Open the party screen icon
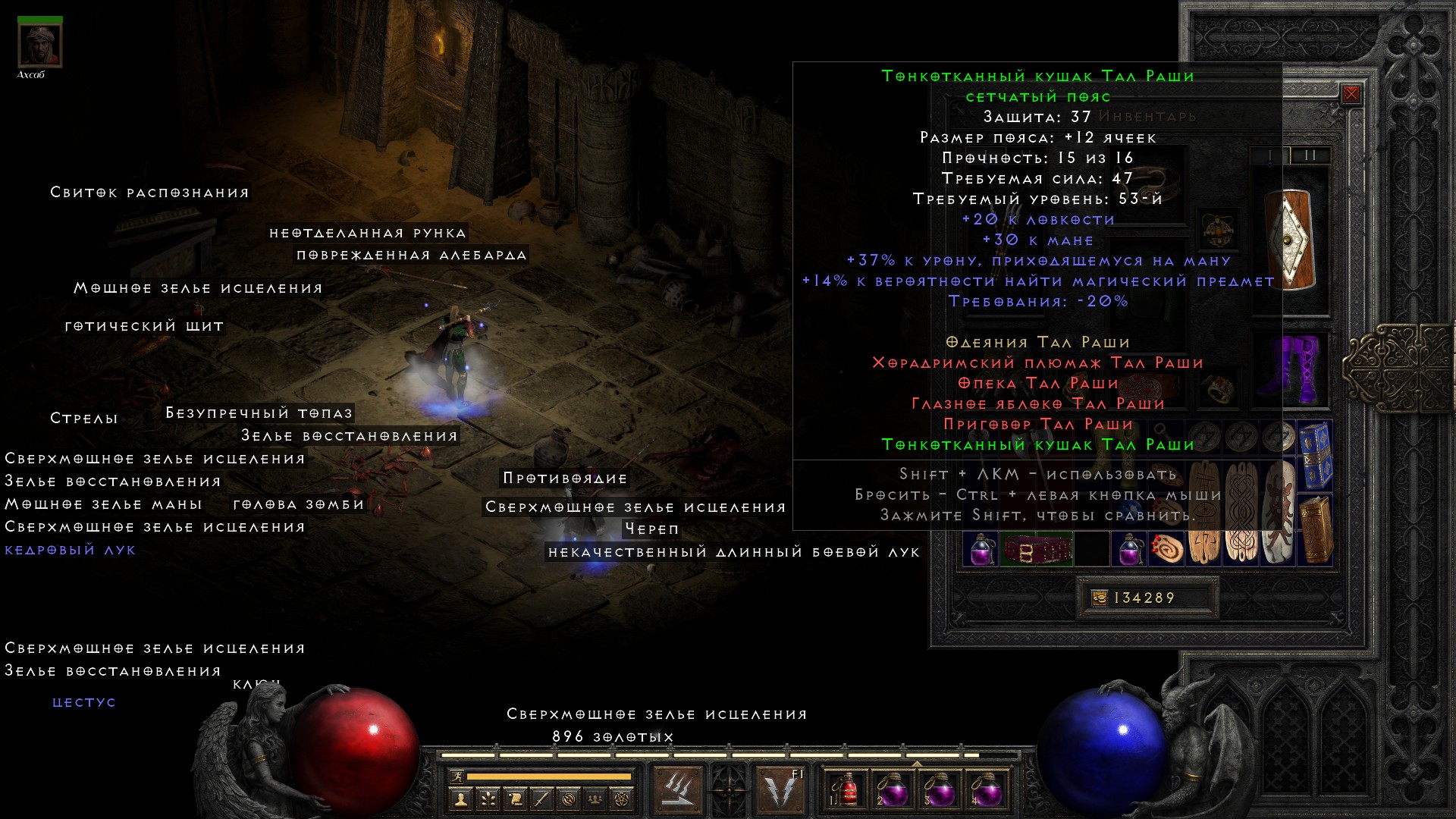The width and height of the screenshot is (1456, 819). (x=595, y=799)
